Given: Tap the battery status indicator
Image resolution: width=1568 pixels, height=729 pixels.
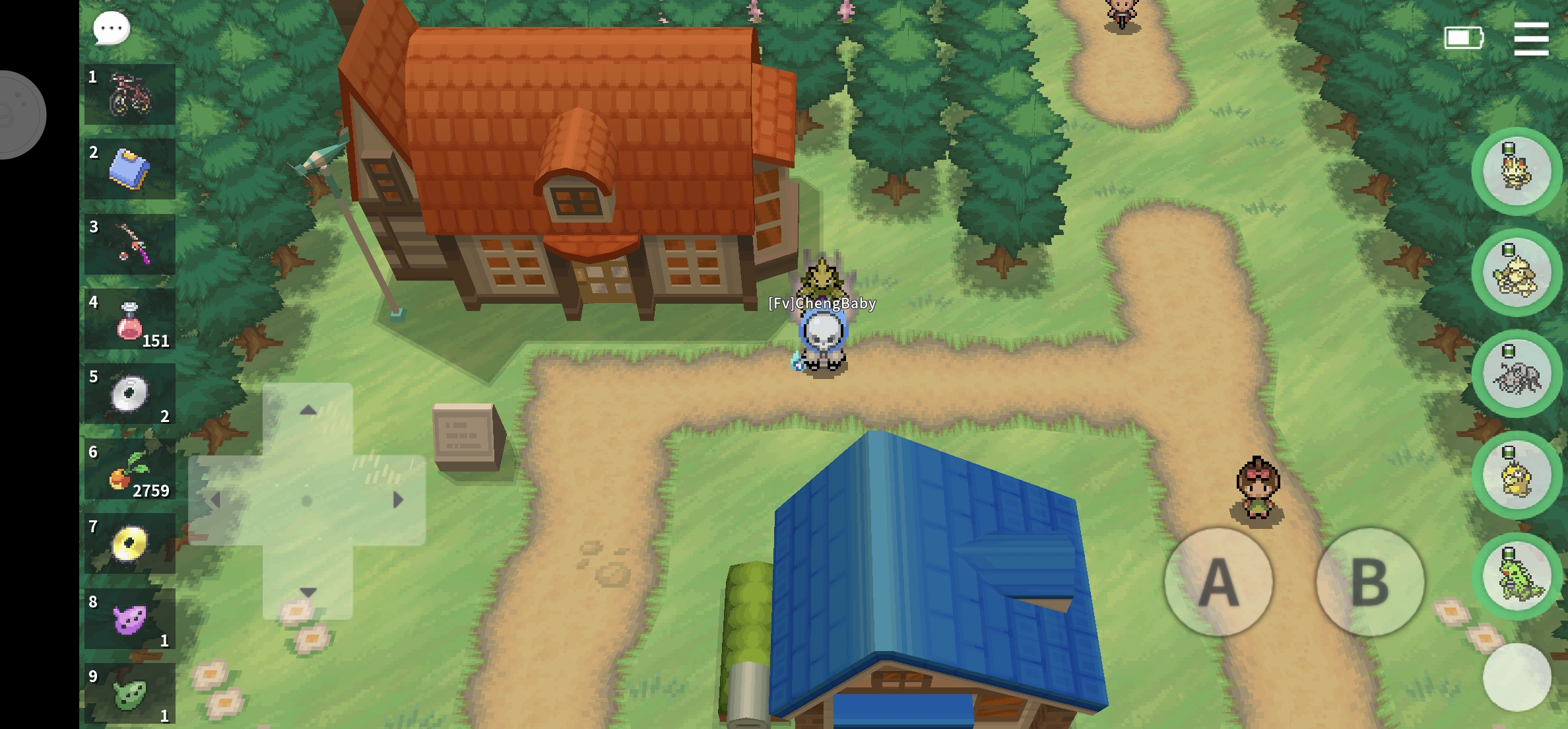Looking at the screenshot, I should (1464, 38).
